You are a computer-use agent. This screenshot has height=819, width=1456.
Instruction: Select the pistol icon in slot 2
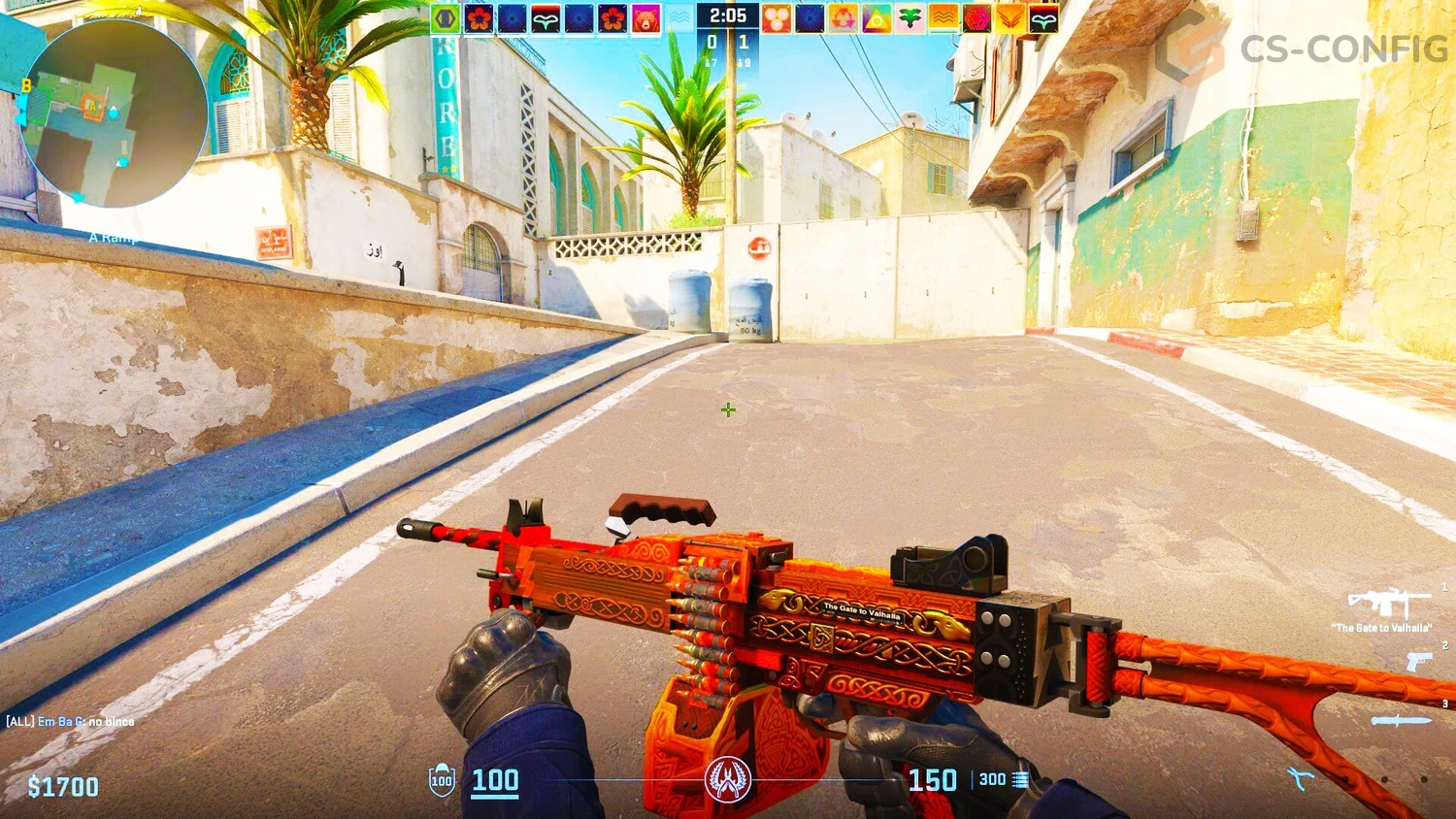1420,662
